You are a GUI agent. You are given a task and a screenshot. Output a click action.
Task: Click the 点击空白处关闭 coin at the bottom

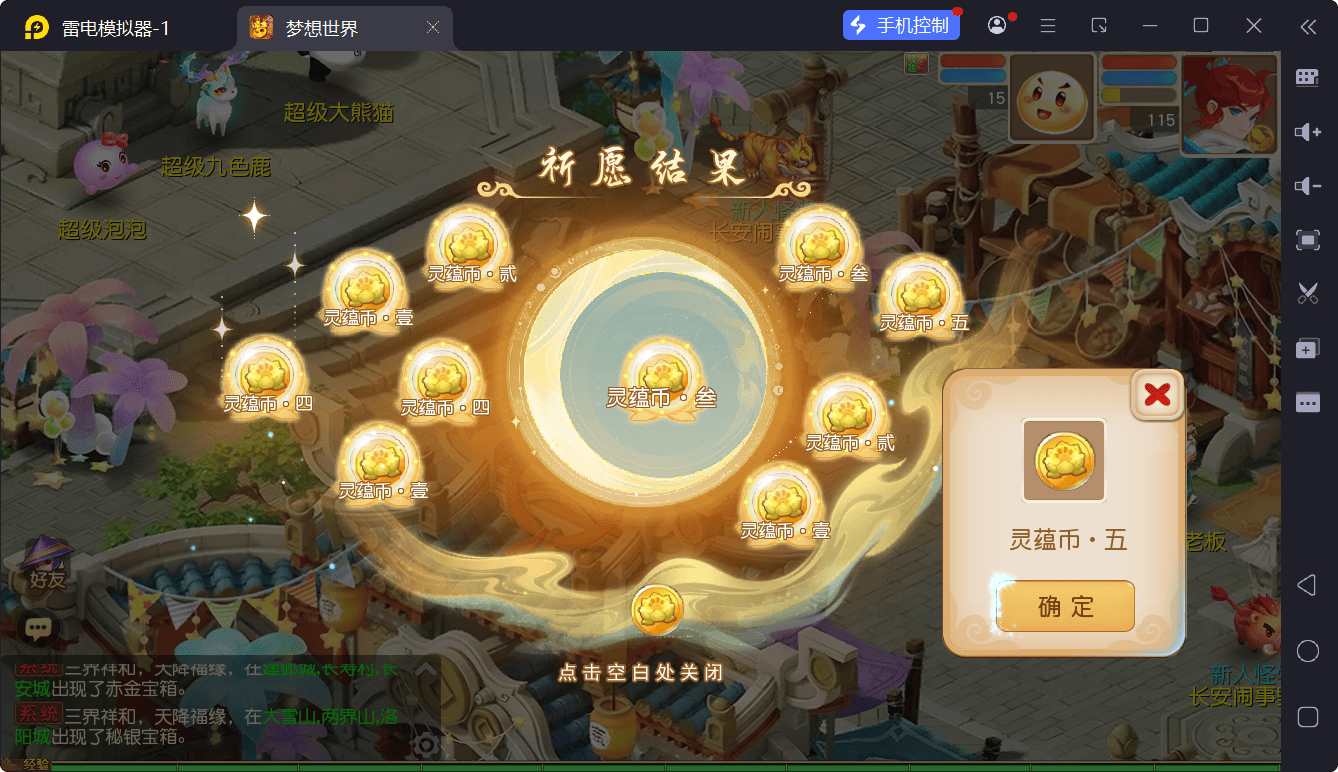tap(657, 610)
